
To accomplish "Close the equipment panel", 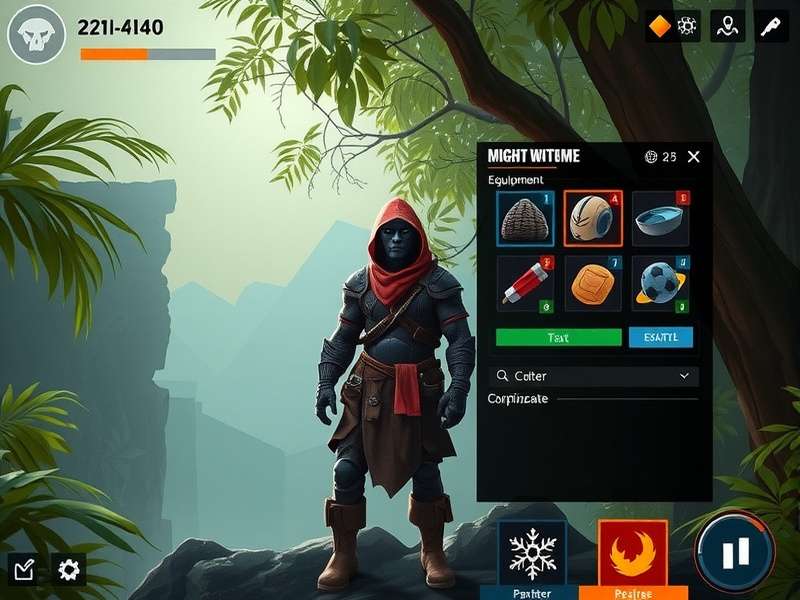I will [x=694, y=157].
